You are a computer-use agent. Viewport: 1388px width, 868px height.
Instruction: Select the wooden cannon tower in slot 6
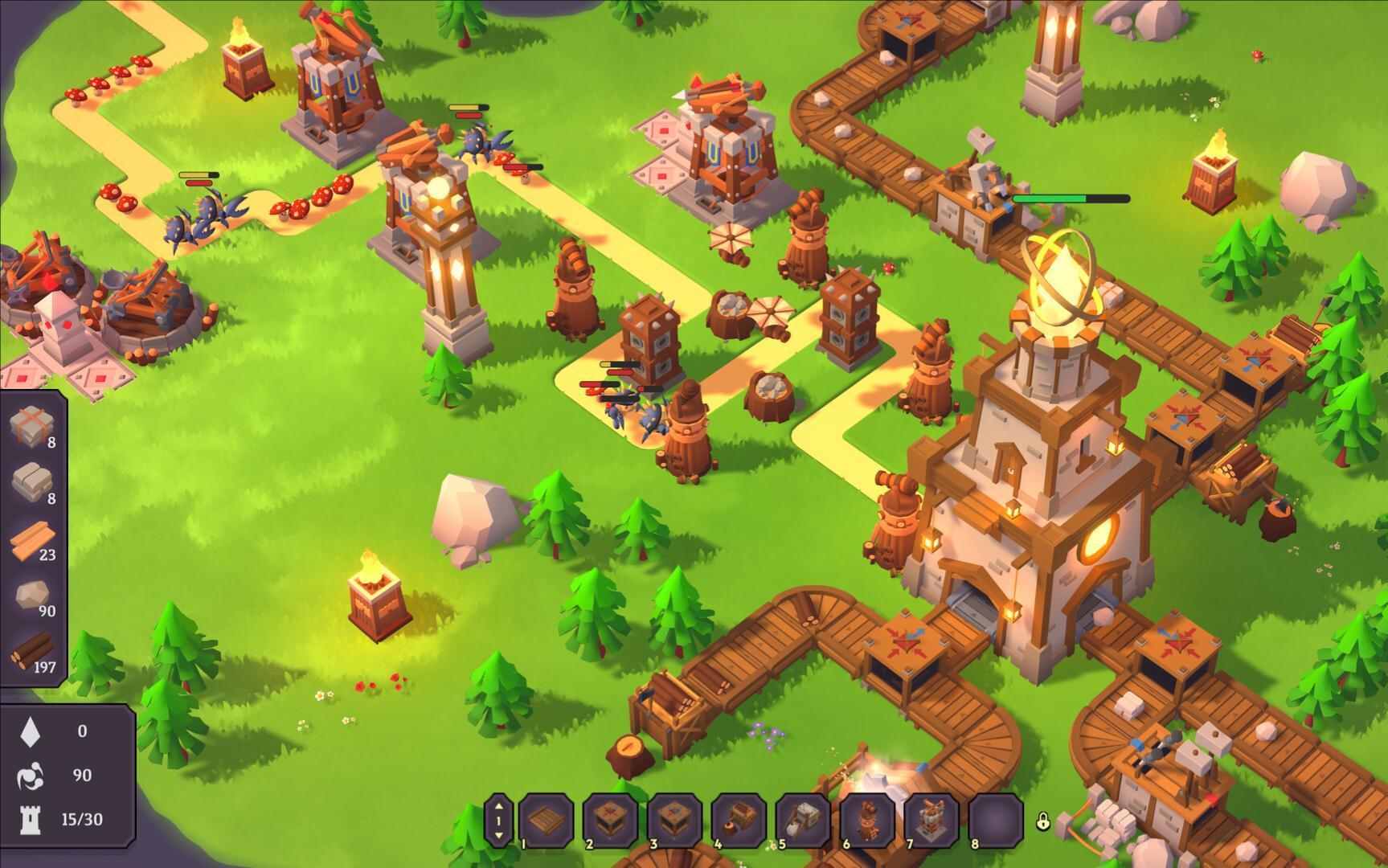coord(868,820)
